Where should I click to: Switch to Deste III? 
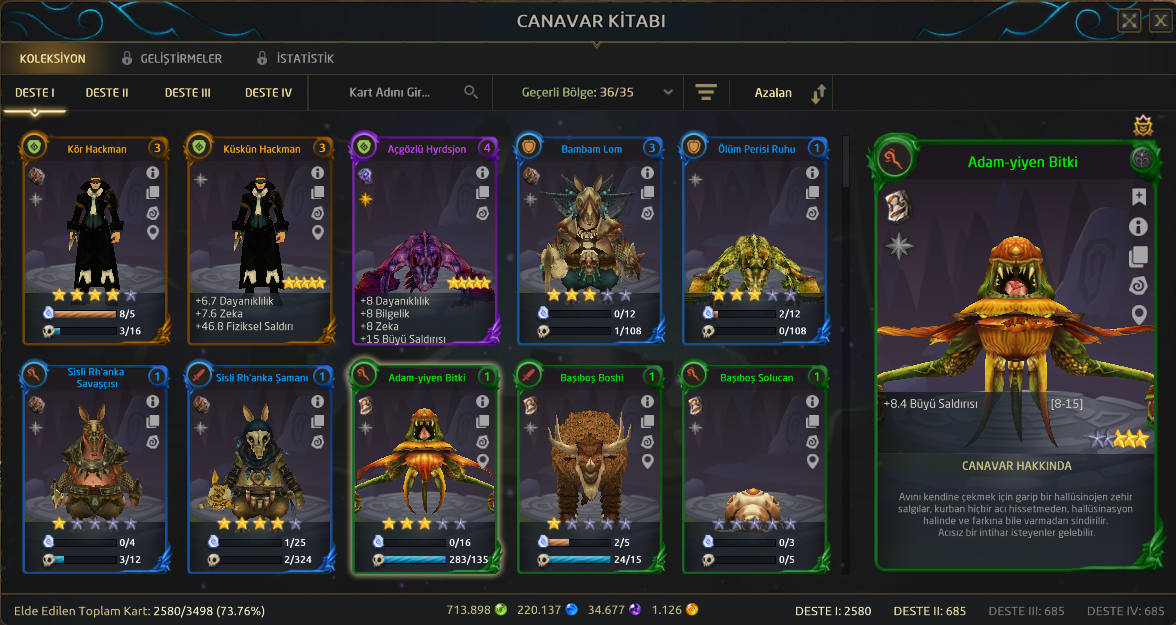click(x=187, y=93)
